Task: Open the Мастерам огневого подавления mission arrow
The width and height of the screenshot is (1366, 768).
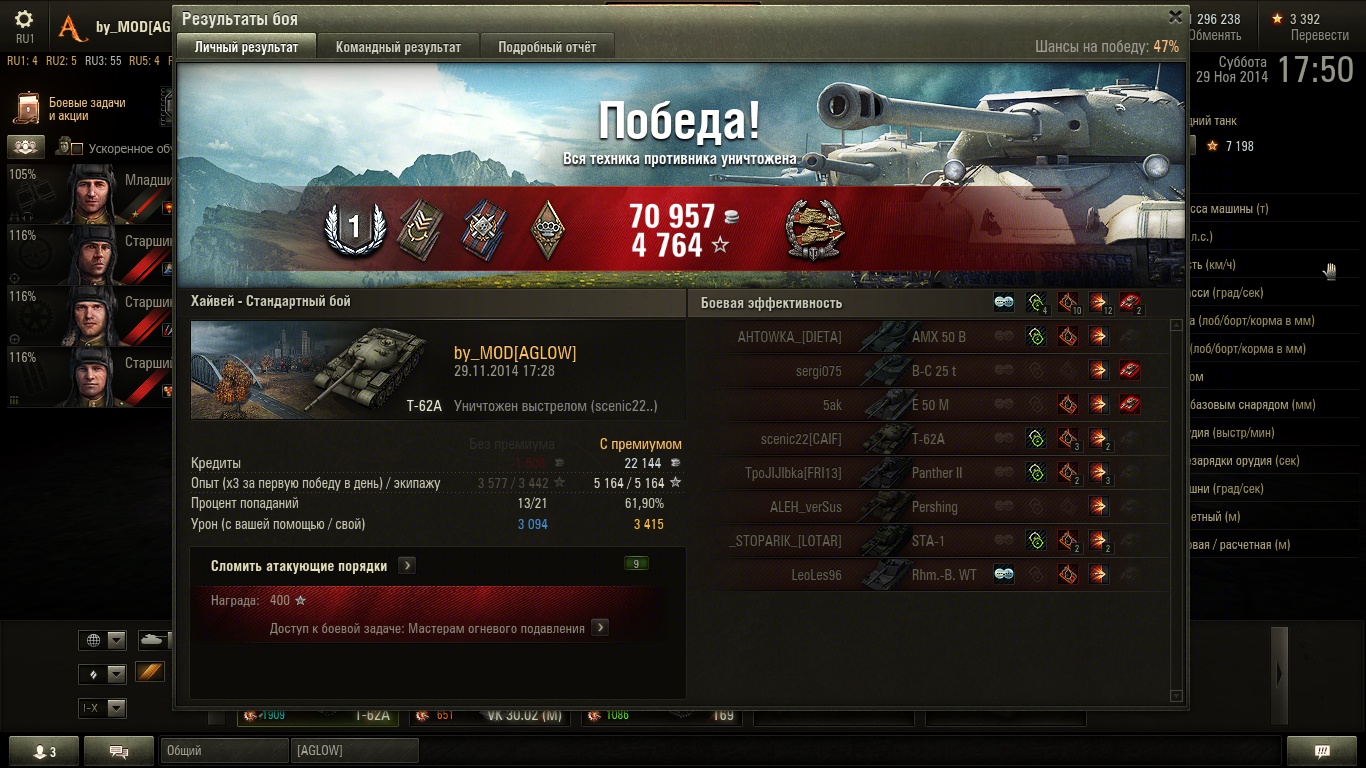Action: click(x=600, y=628)
